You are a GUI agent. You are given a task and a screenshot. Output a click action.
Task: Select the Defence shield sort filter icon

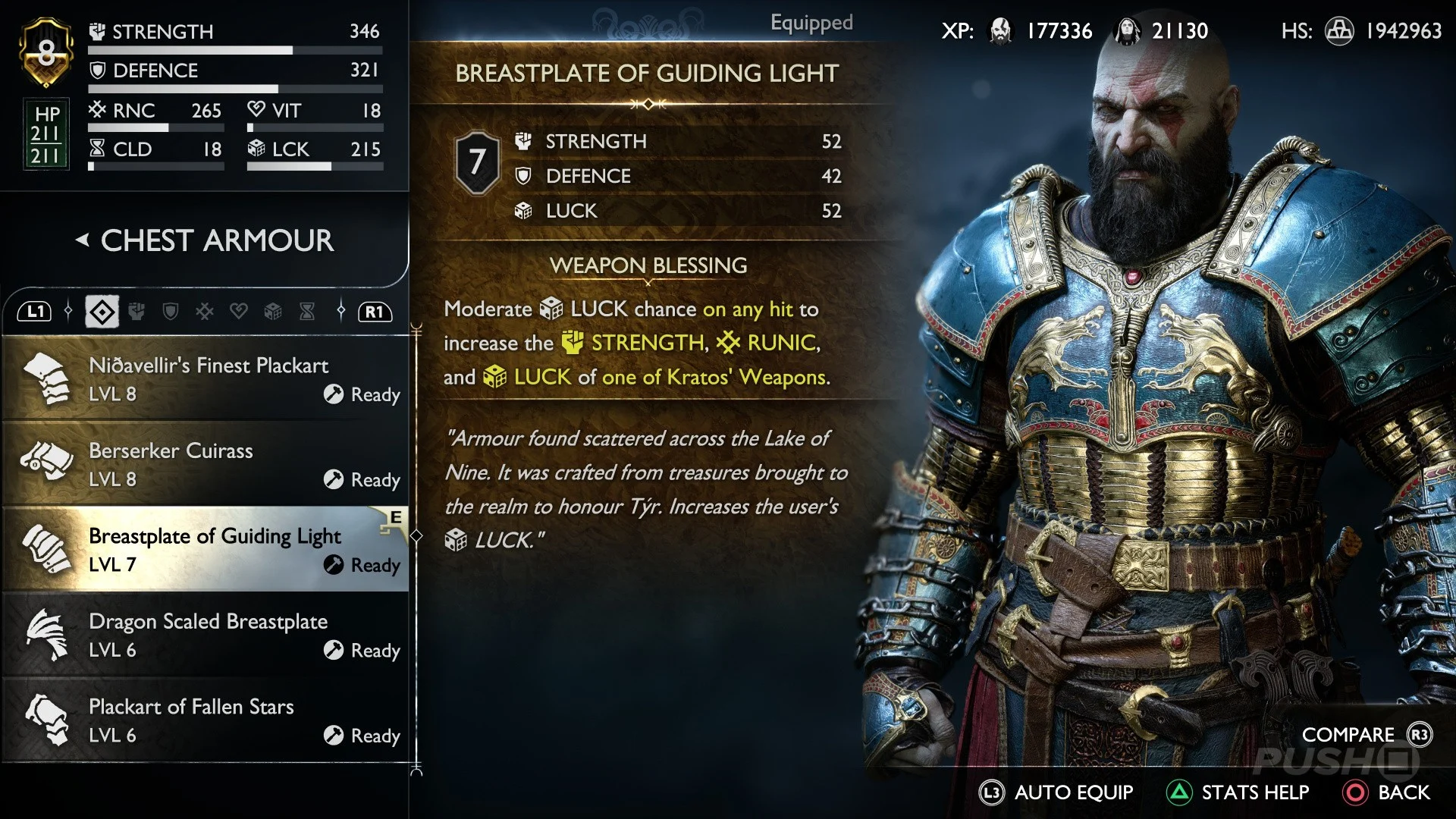point(170,311)
